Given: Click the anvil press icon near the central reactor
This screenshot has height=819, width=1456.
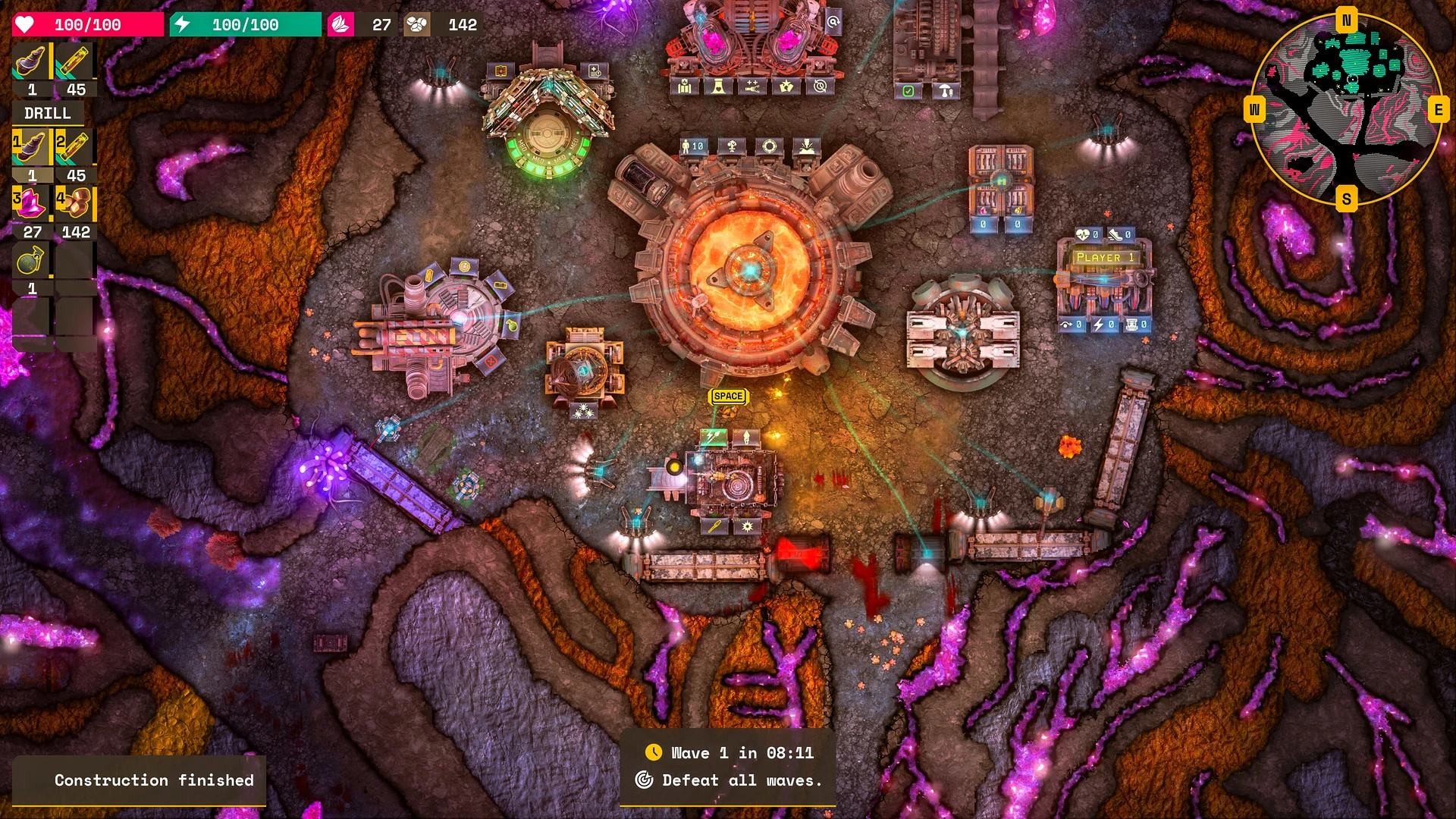Looking at the screenshot, I should (806, 146).
